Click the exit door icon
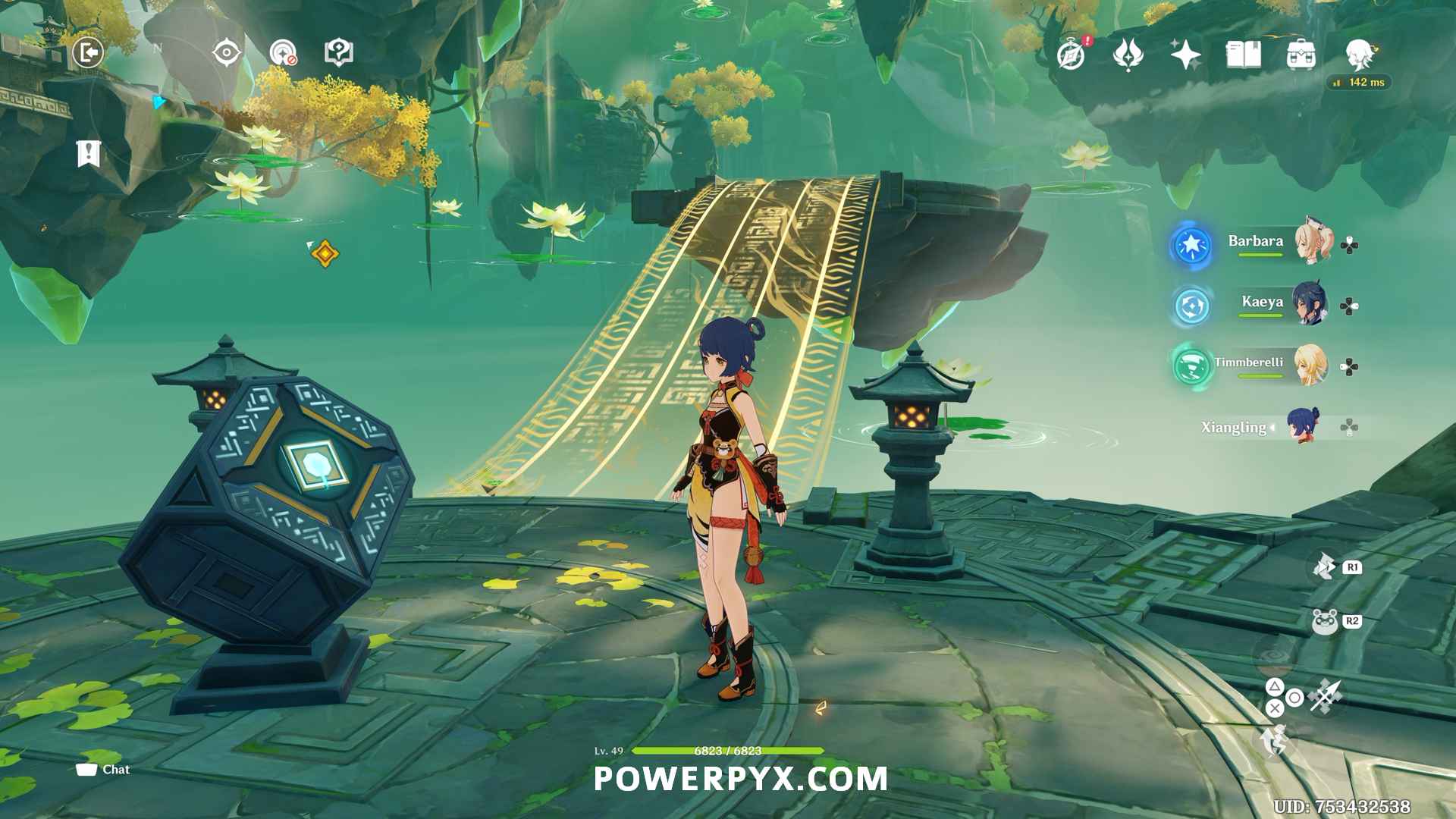 point(88,53)
